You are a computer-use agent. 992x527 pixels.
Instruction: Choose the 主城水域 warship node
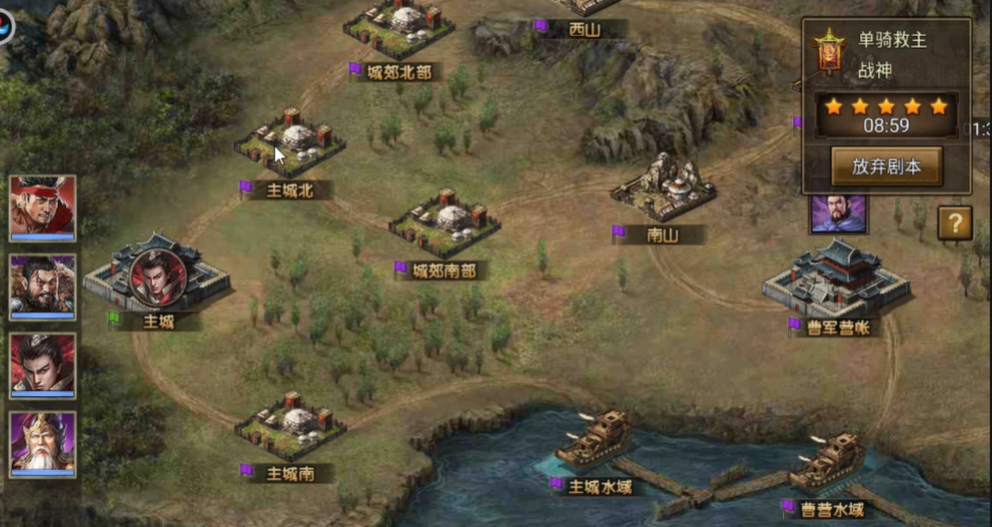(x=596, y=440)
